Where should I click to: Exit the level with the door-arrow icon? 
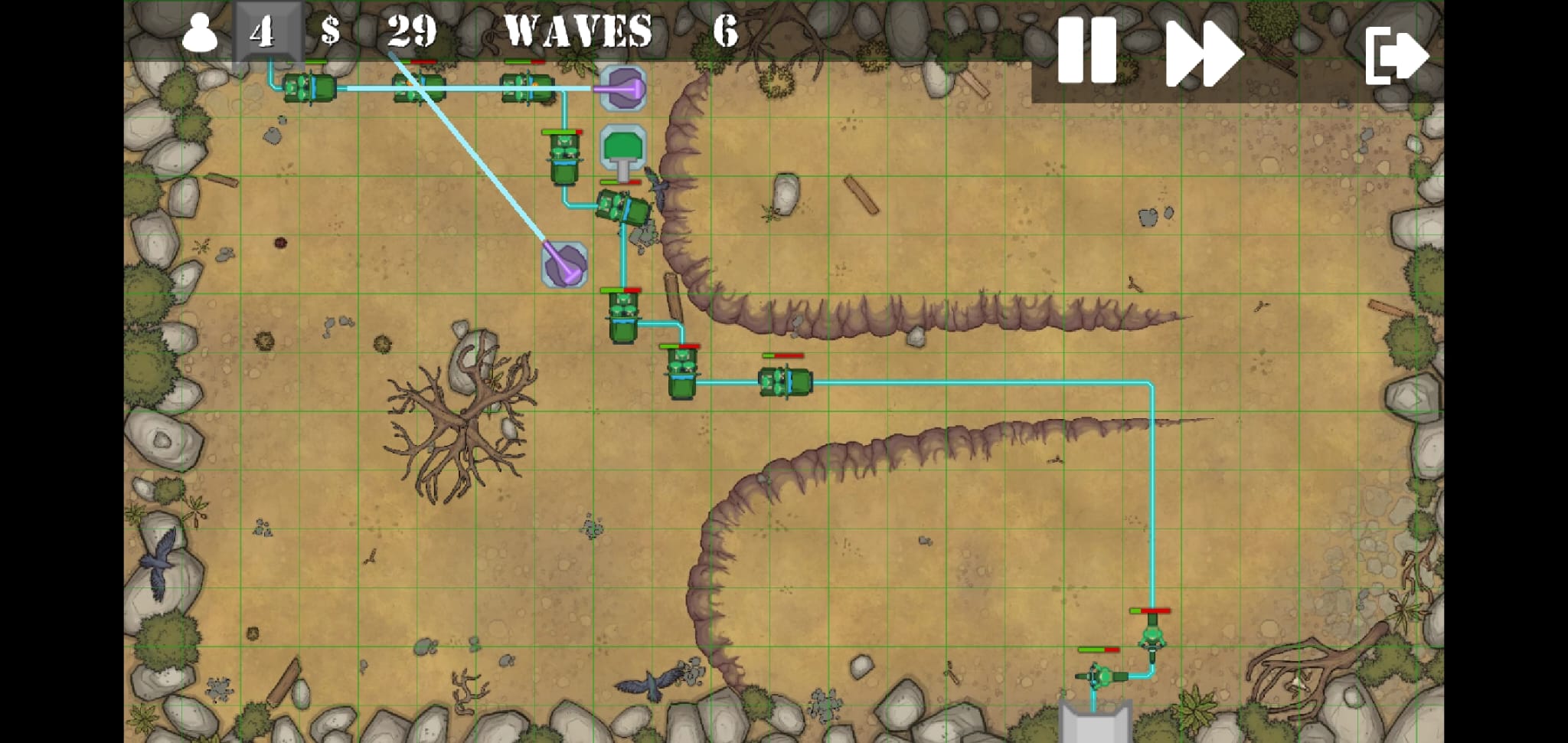(1396, 54)
